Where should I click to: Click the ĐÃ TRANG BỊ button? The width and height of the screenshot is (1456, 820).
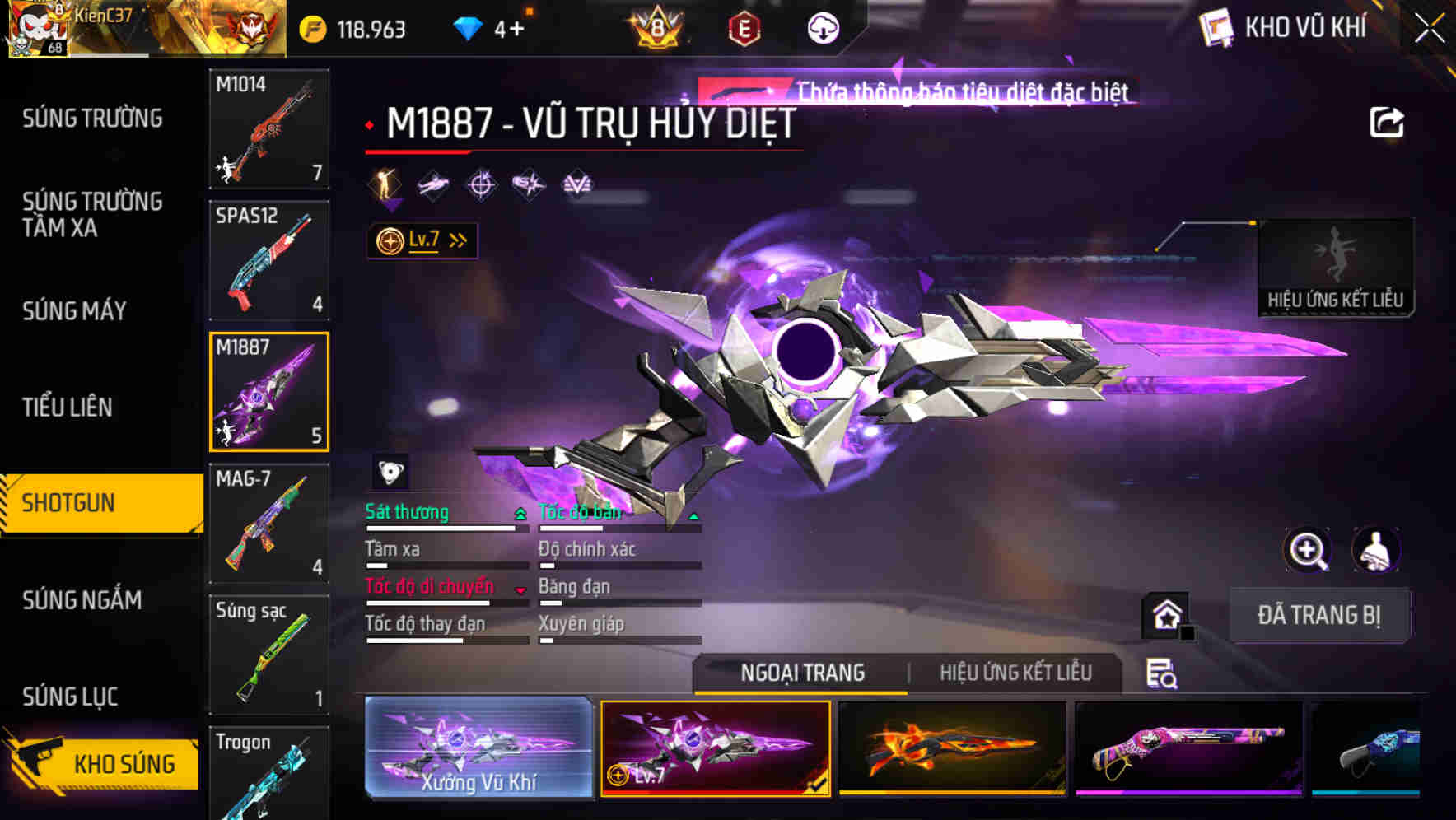tap(1318, 615)
